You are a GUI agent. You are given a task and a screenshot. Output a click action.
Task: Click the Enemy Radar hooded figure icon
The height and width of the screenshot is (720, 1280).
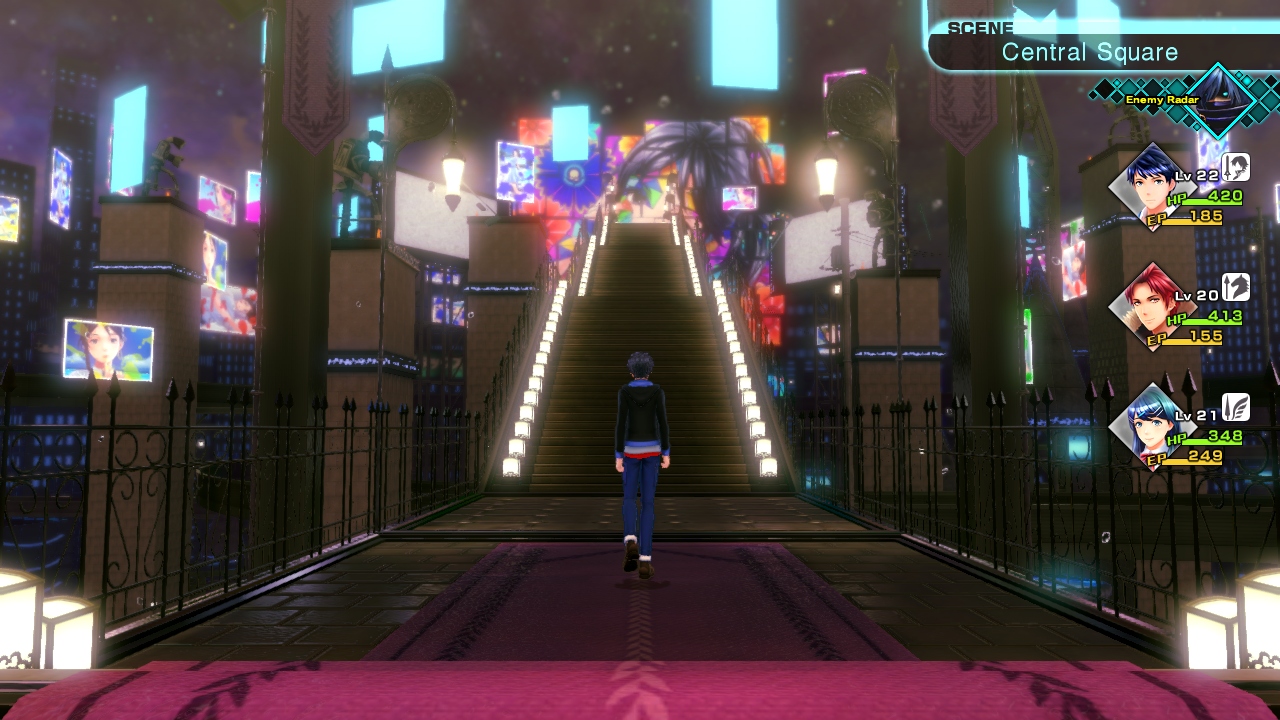click(1219, 99)
